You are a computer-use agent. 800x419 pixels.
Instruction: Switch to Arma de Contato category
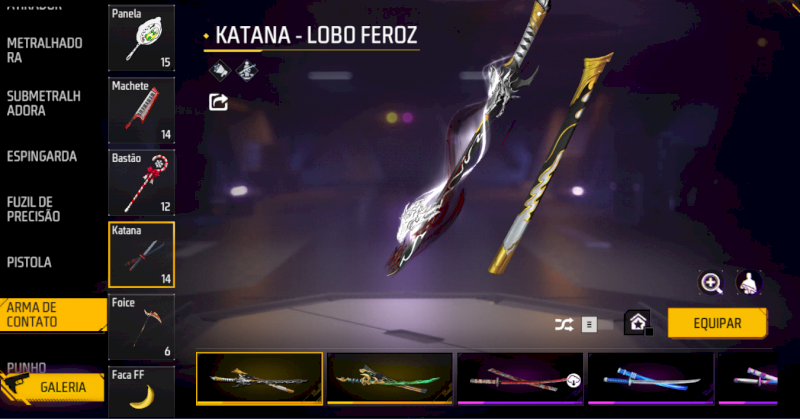click(38, 314)
